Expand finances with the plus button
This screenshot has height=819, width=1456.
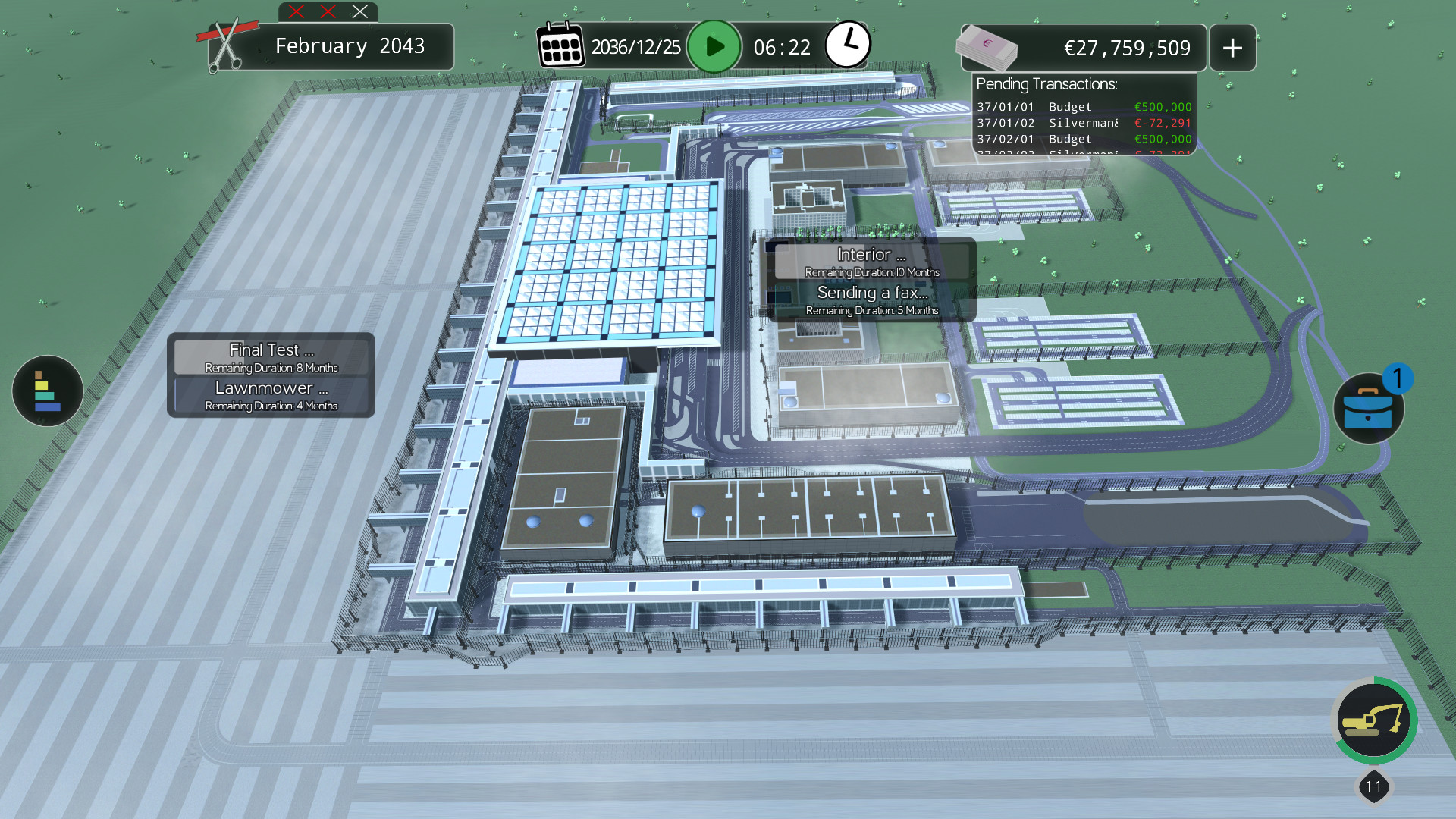point(1232,47)
